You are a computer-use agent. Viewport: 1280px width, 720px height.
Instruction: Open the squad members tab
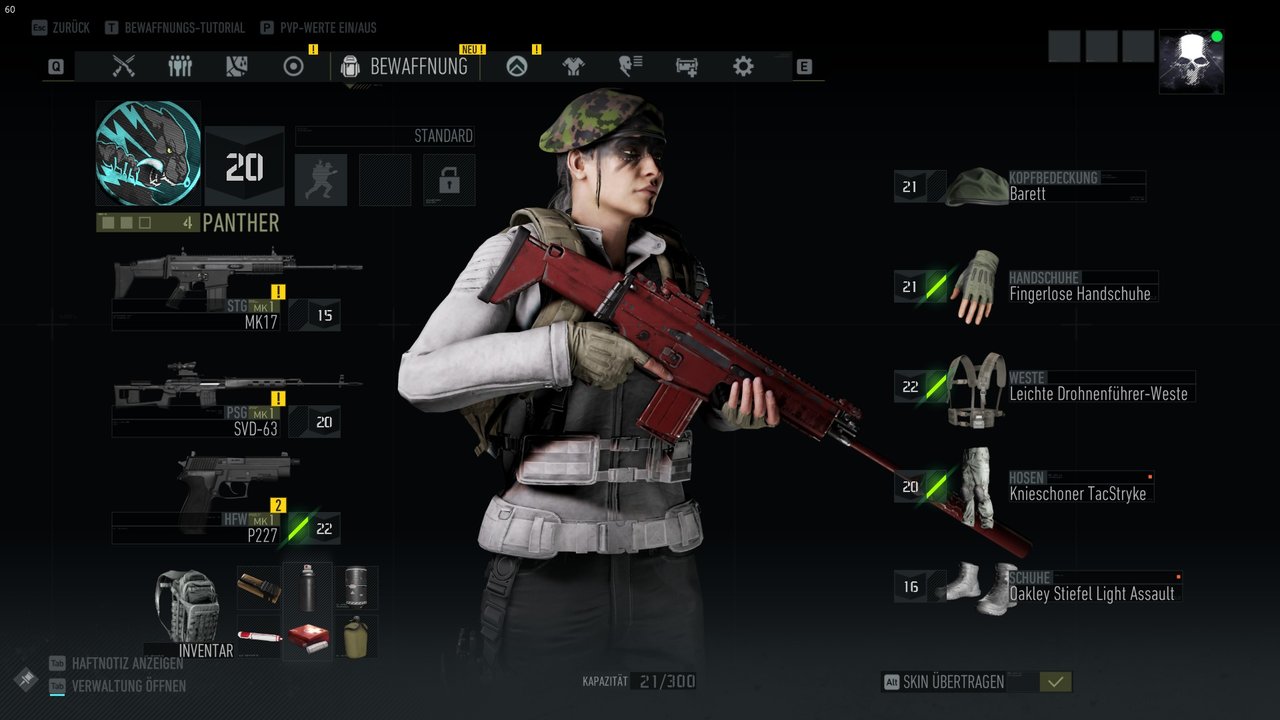180,67
